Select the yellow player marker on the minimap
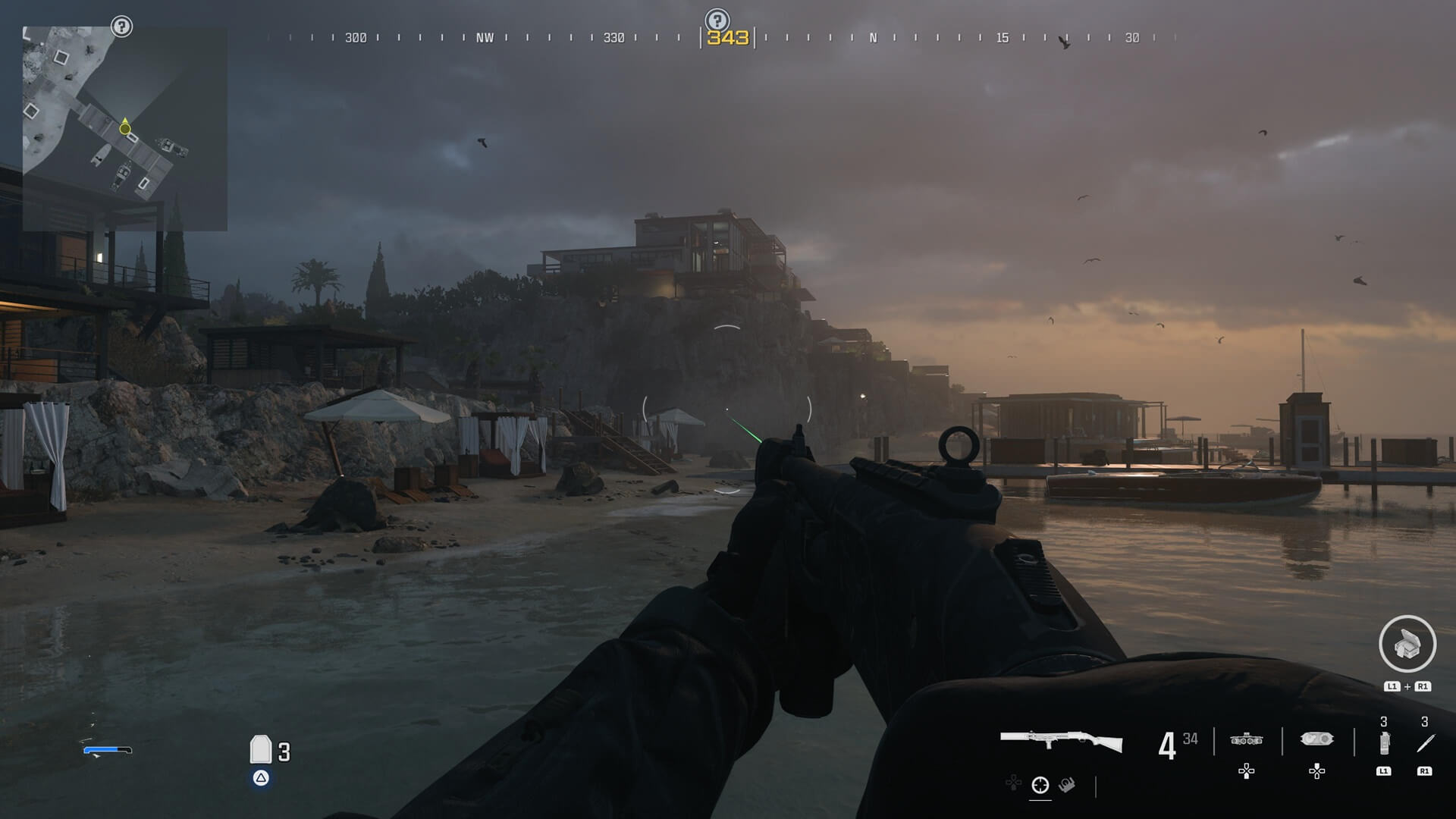Image resolution: width=1456 pixels, height=819 pixels. (125, 128)
